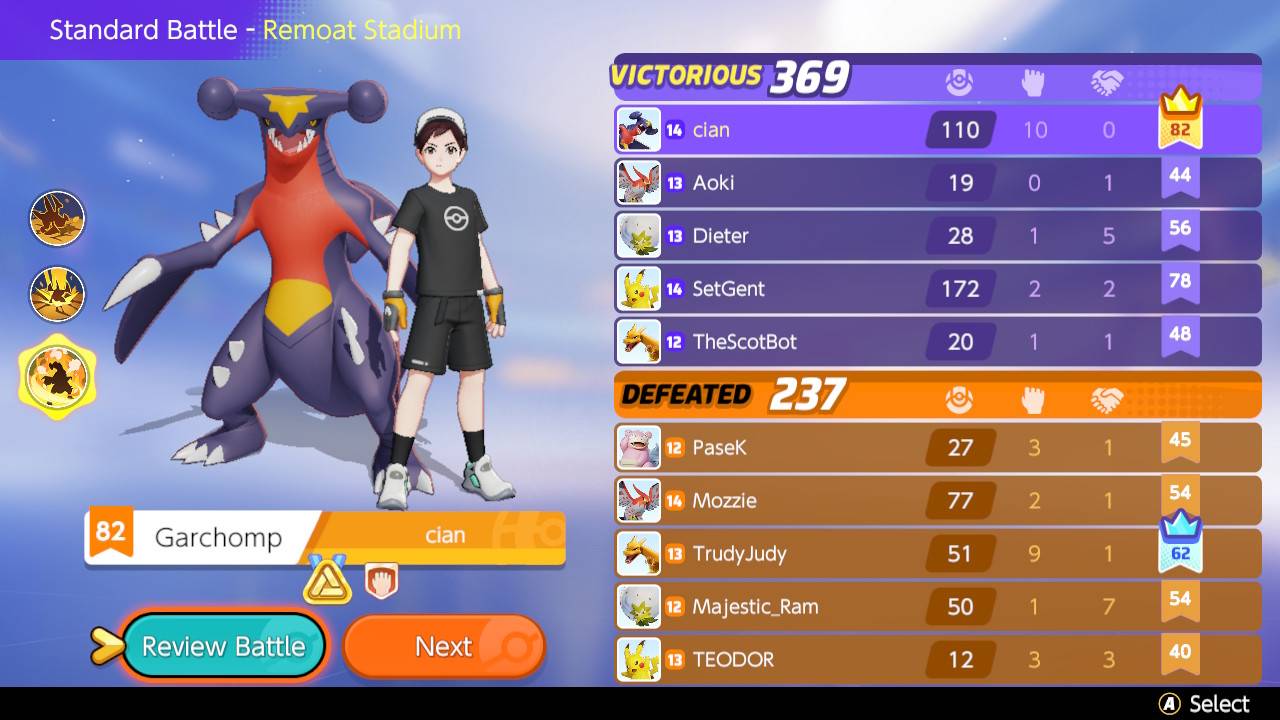Viewport: 1280px width, 720px height.
Task: Select Garchomp's Earthquake move icon
Action: click(57, 295)
